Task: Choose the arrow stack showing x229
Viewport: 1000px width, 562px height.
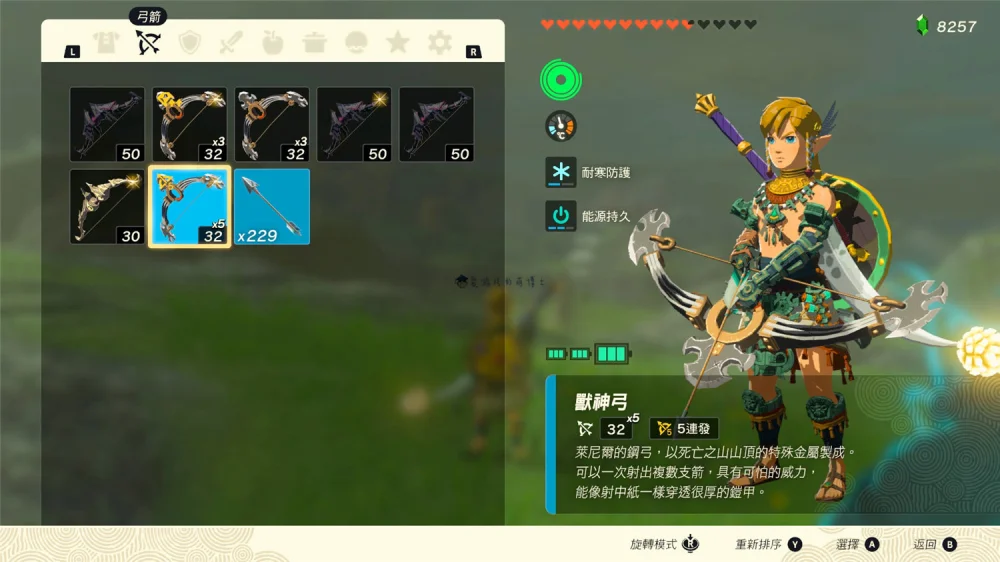Action: (272, 207)
